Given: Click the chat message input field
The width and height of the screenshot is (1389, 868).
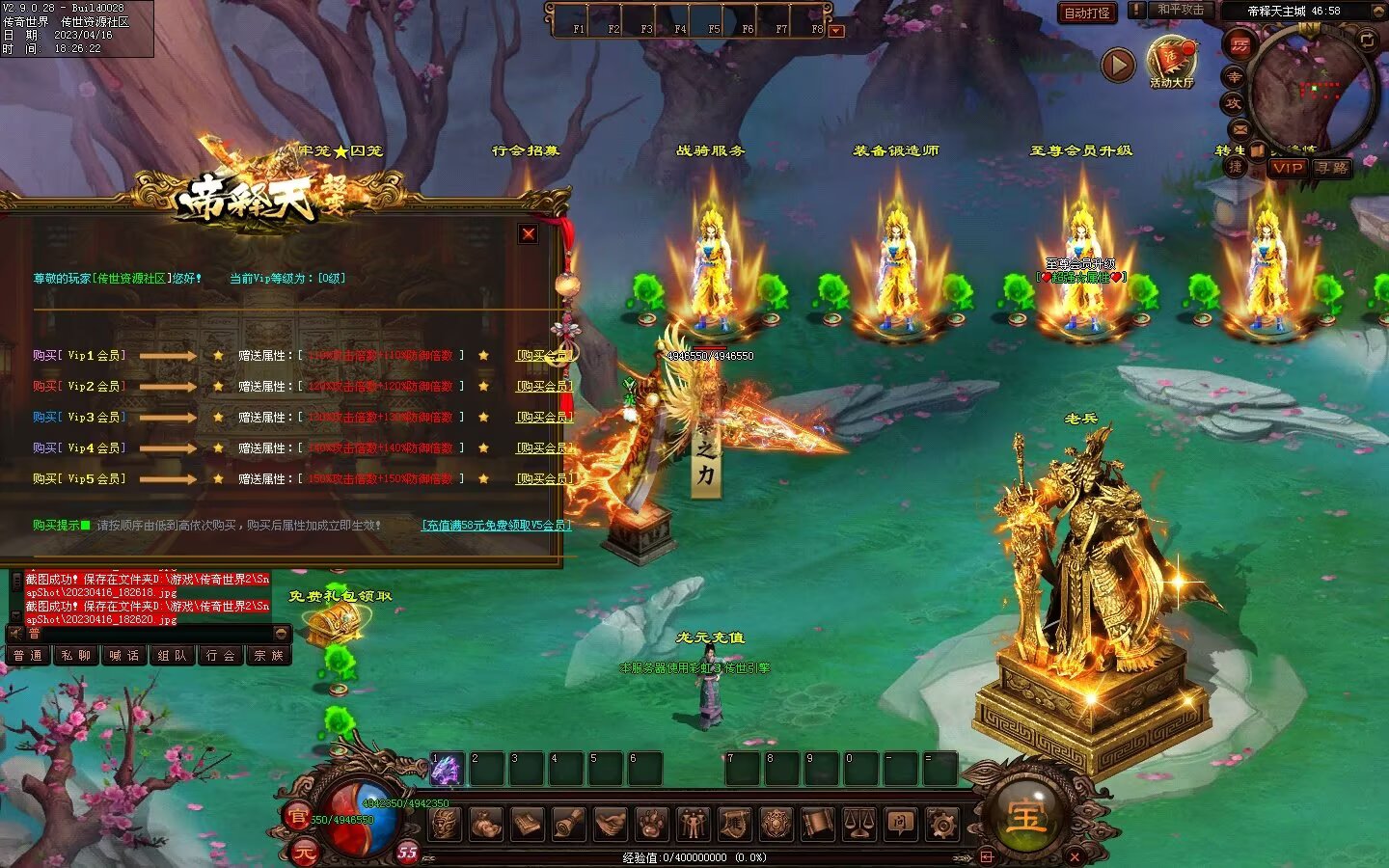Looking at the screenshot, I should tap(145, 634).
